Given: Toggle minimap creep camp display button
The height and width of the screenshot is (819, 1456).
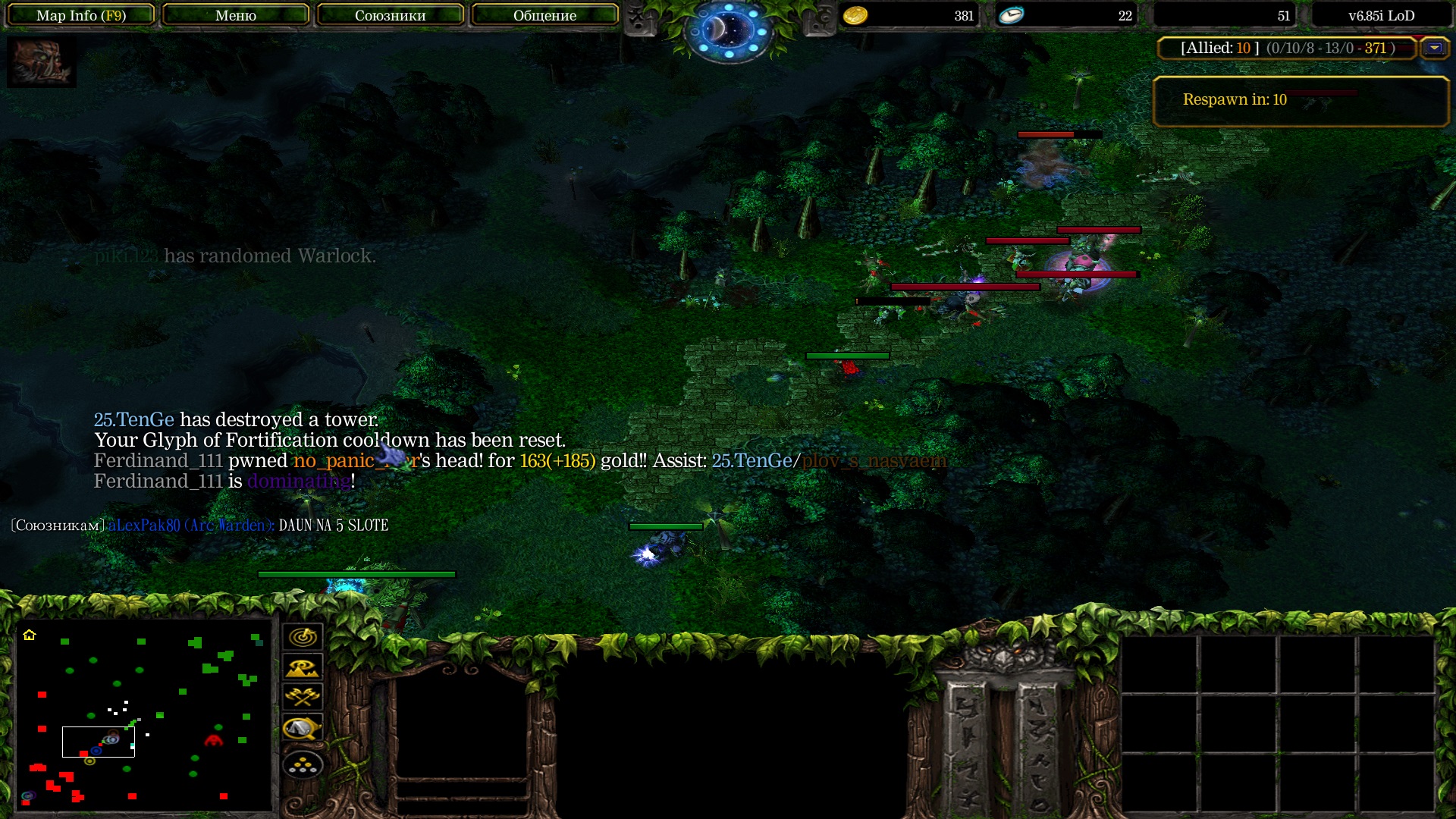Looking at the screenshot, I should 303,729.
